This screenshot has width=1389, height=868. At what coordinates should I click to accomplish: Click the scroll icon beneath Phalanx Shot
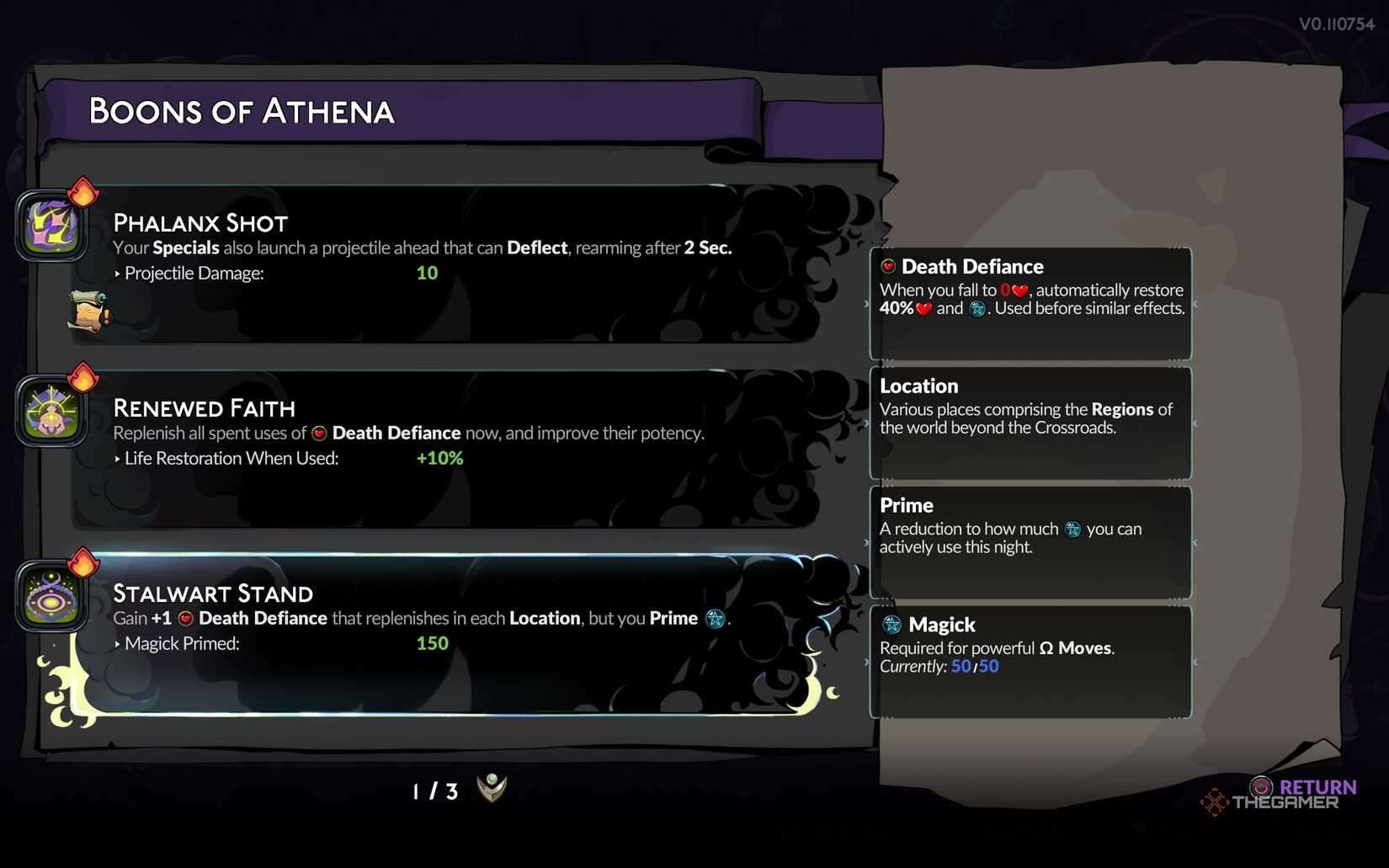89,313
